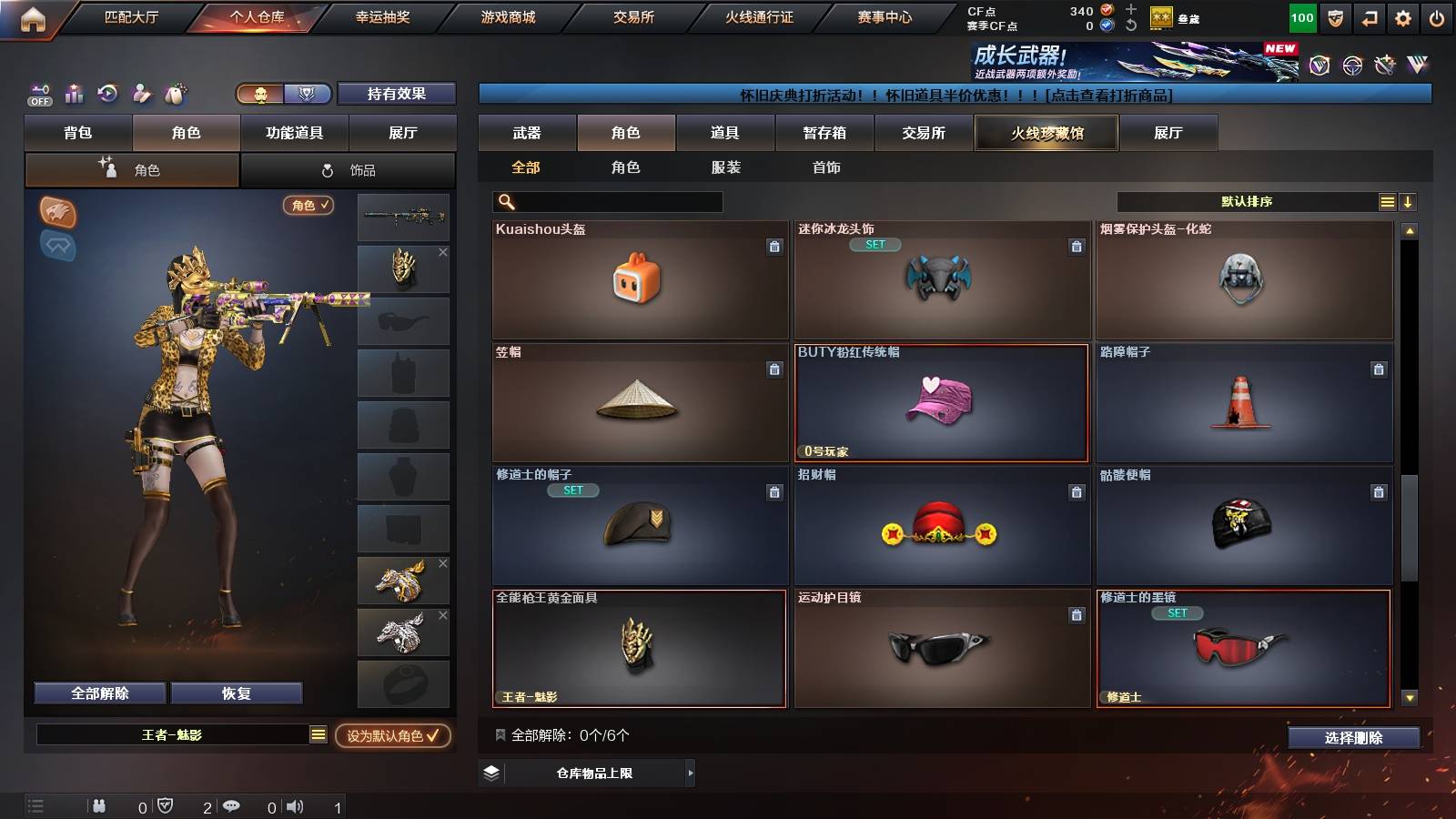The height and width of the screenshot is (819, 1456).
Task: Open the 默认排序 sort dropdown
Action: [x=1247, y=201]
